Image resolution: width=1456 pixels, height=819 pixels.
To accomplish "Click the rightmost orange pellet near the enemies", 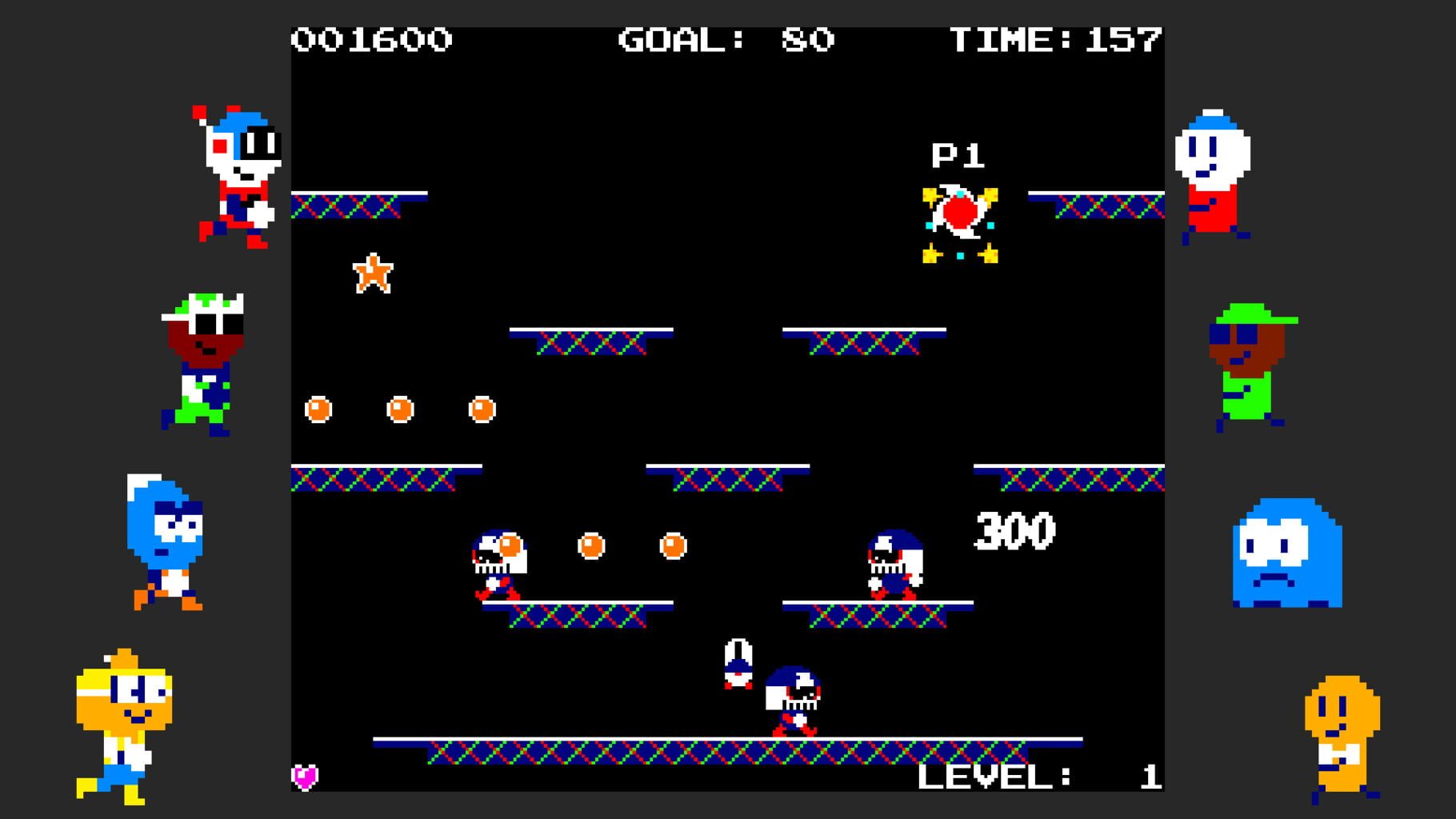I will point(672,546).
